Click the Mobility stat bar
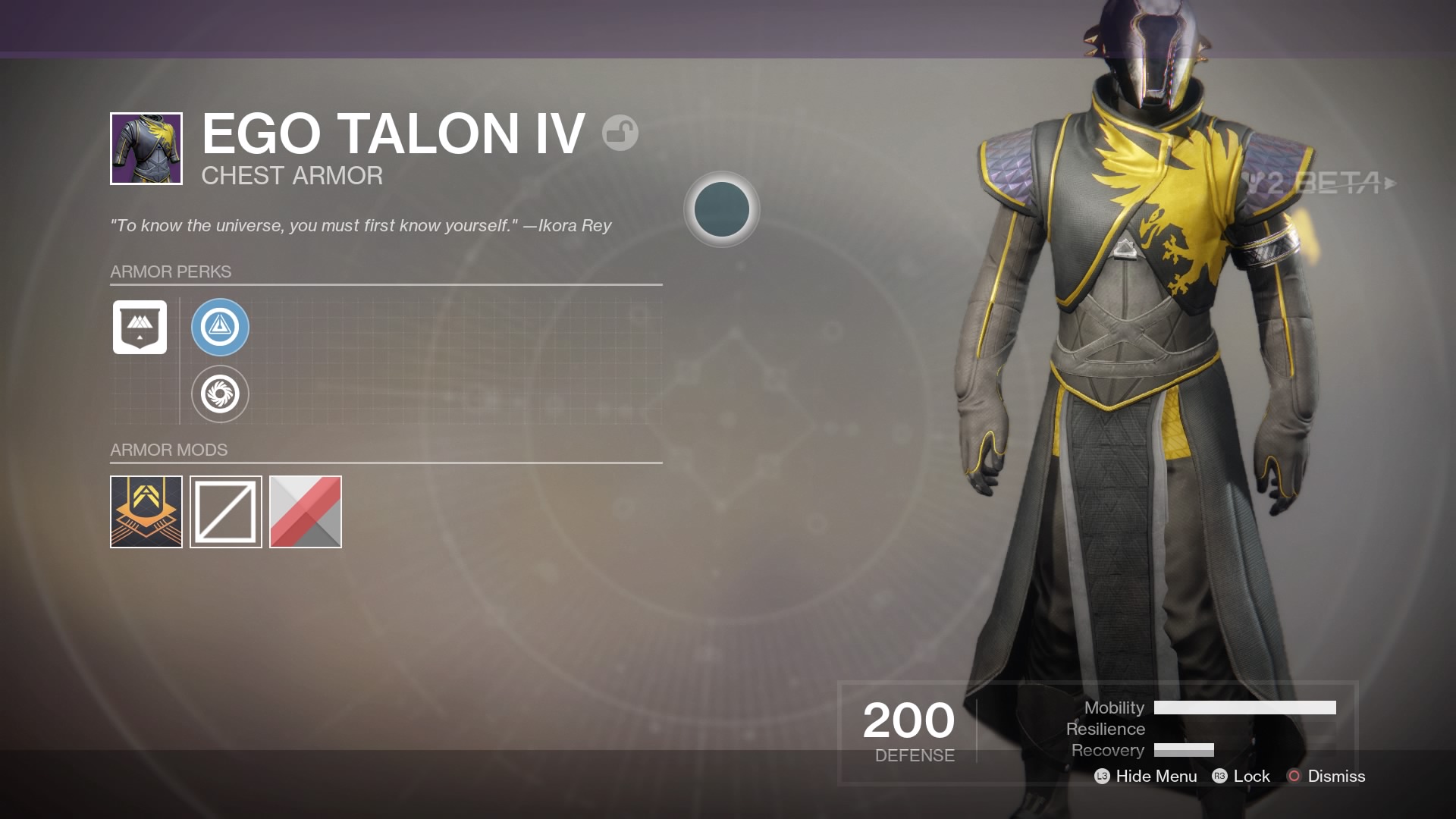1456x819 pixels. point(1244,708)
